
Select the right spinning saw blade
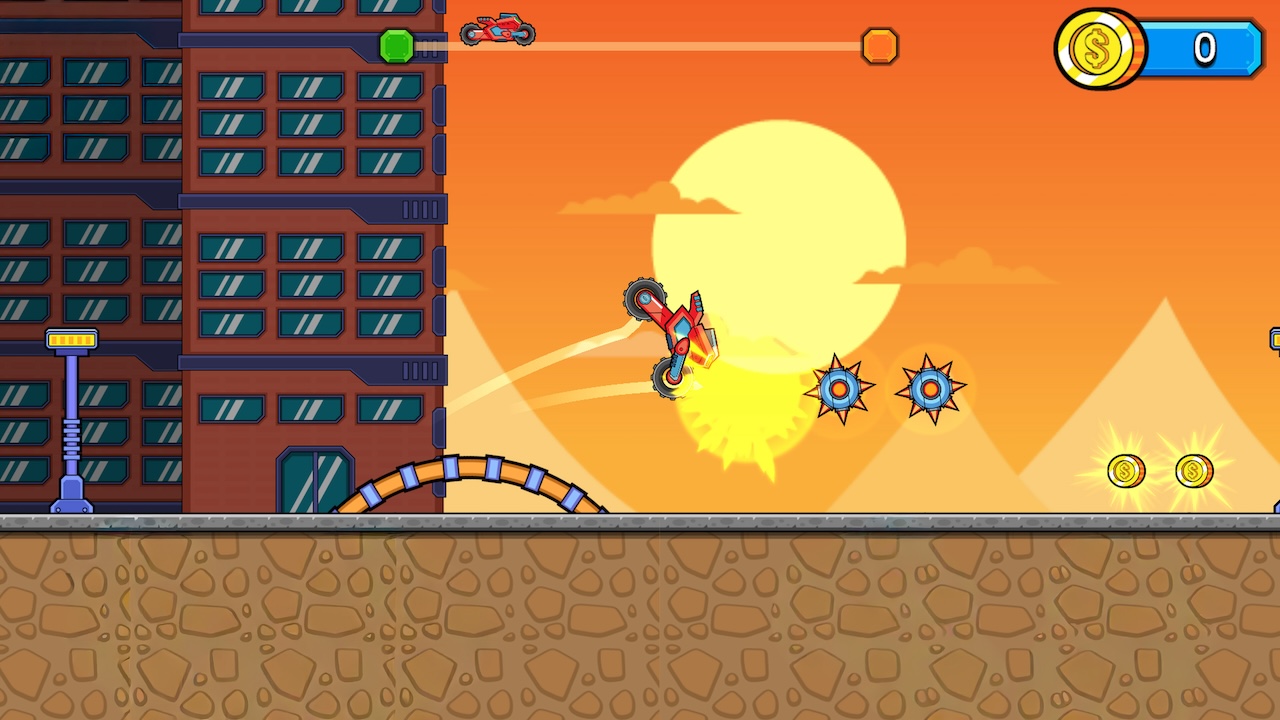(x=928, y=390)
